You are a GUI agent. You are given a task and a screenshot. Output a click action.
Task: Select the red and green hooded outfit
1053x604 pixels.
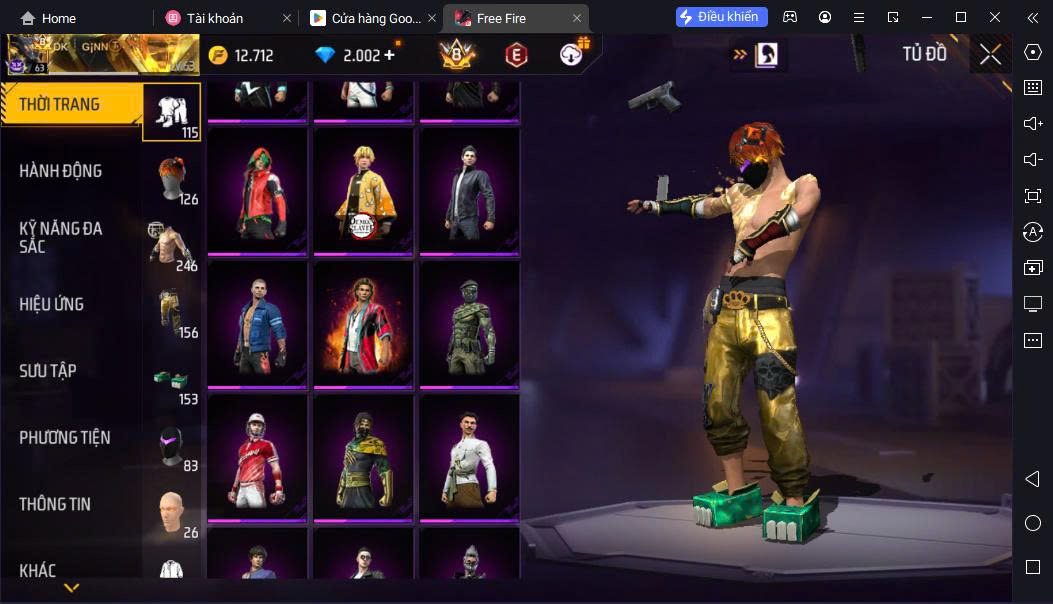pyautogui.click(x=257, y=190)
